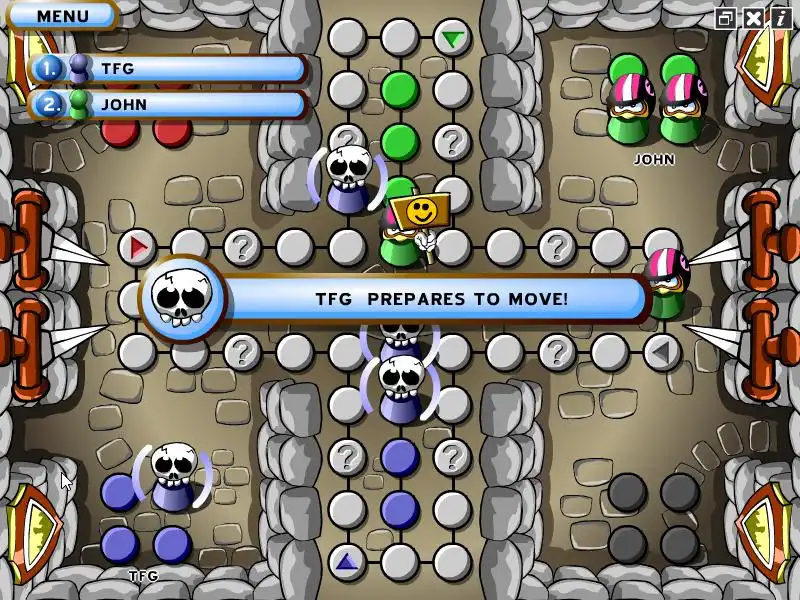Toggle windowed mode with the overlapping-squares button

tap(727, 18)
